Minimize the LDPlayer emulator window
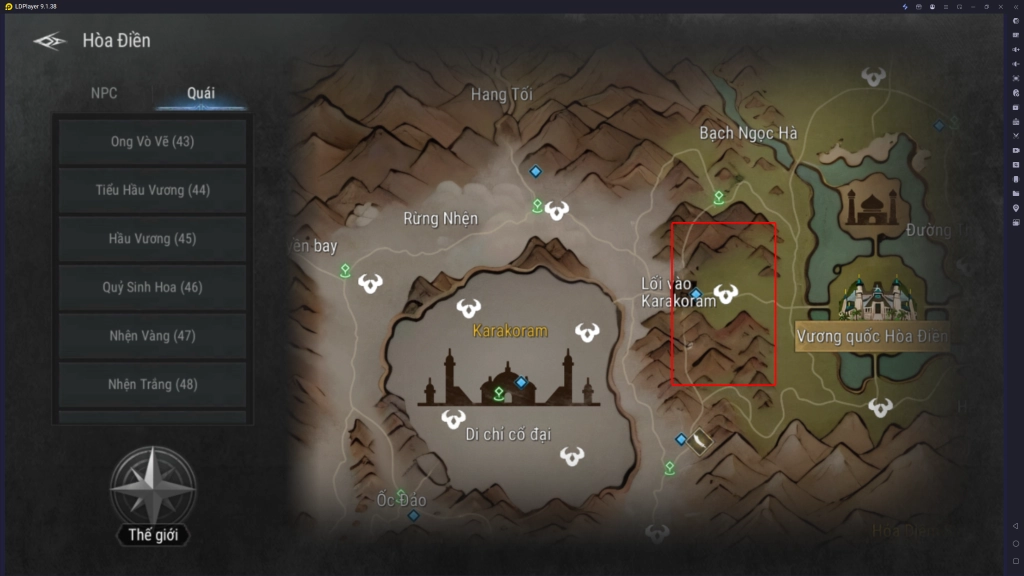The image size is (1024, 576). 974,6
